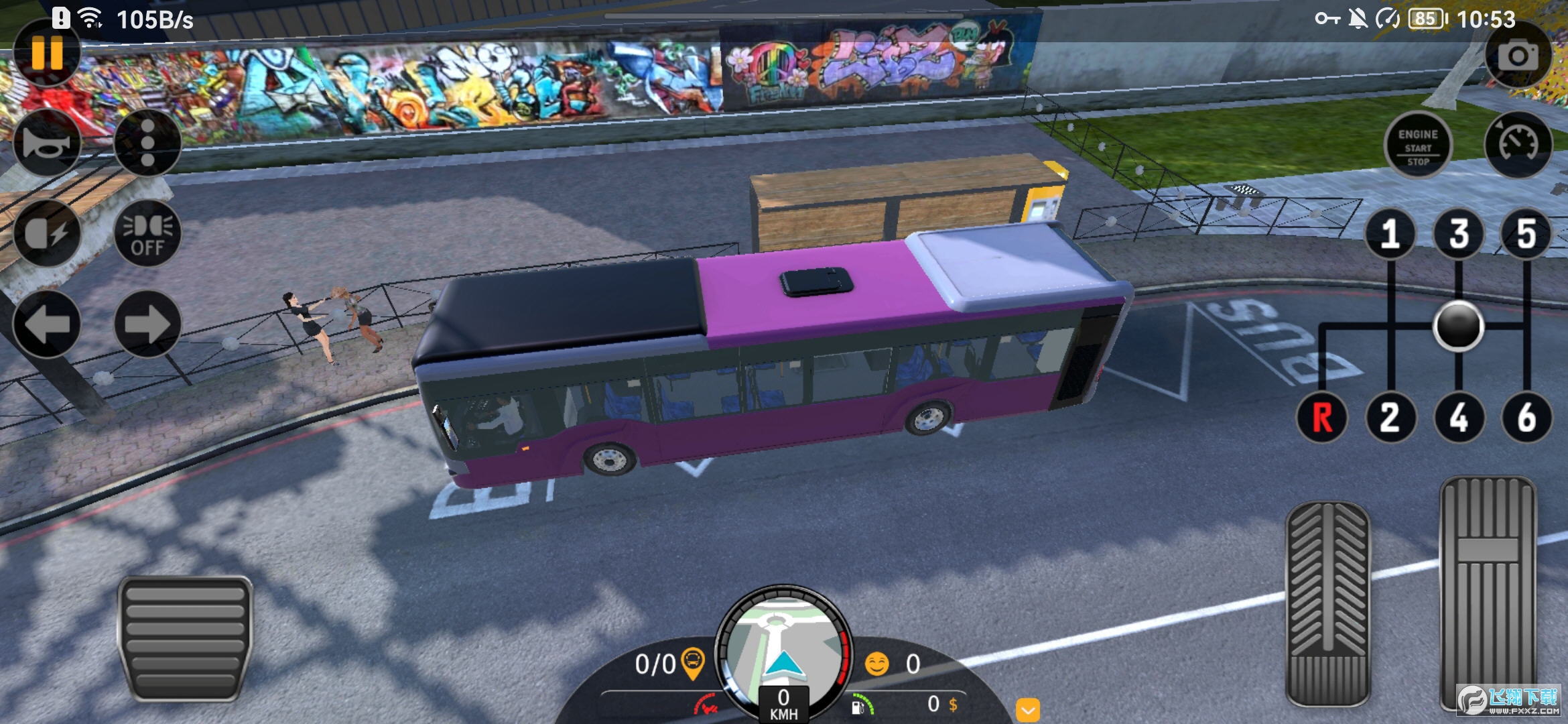Image resolution: width=1568 pixels, height=724 pixels.
Task: Select reverse gear R
Action: point(1322,417)
